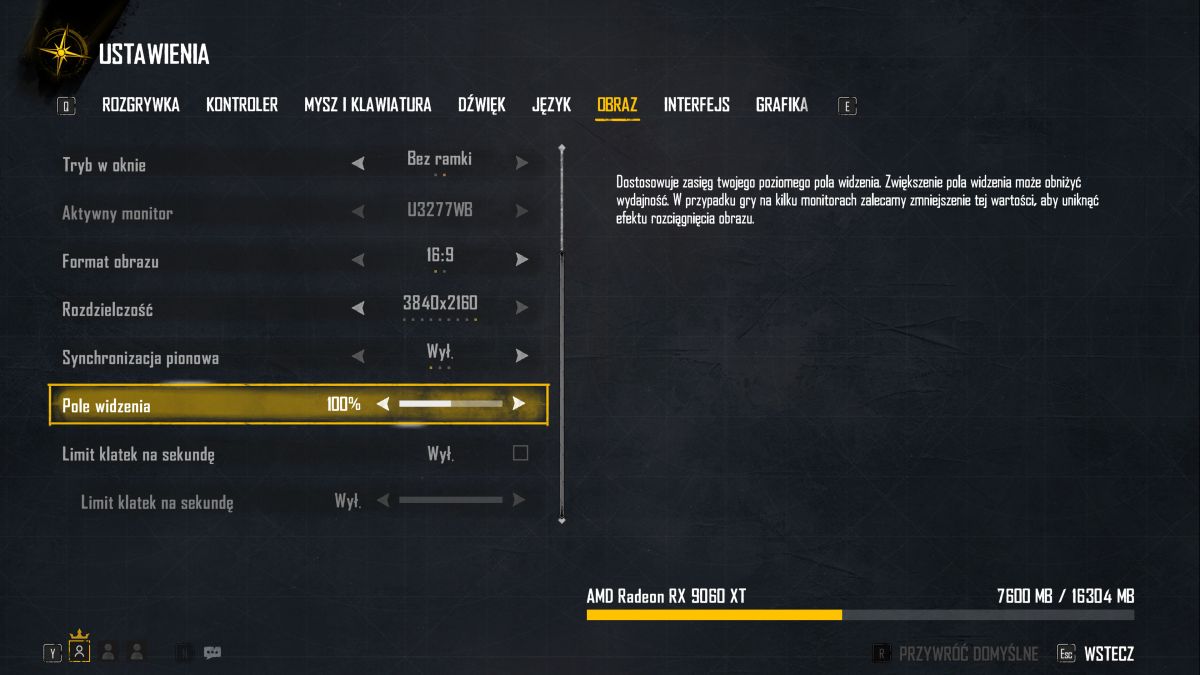
Task: Restore defaults with Przywróć domyślne
Action: (x=968, y=654)
